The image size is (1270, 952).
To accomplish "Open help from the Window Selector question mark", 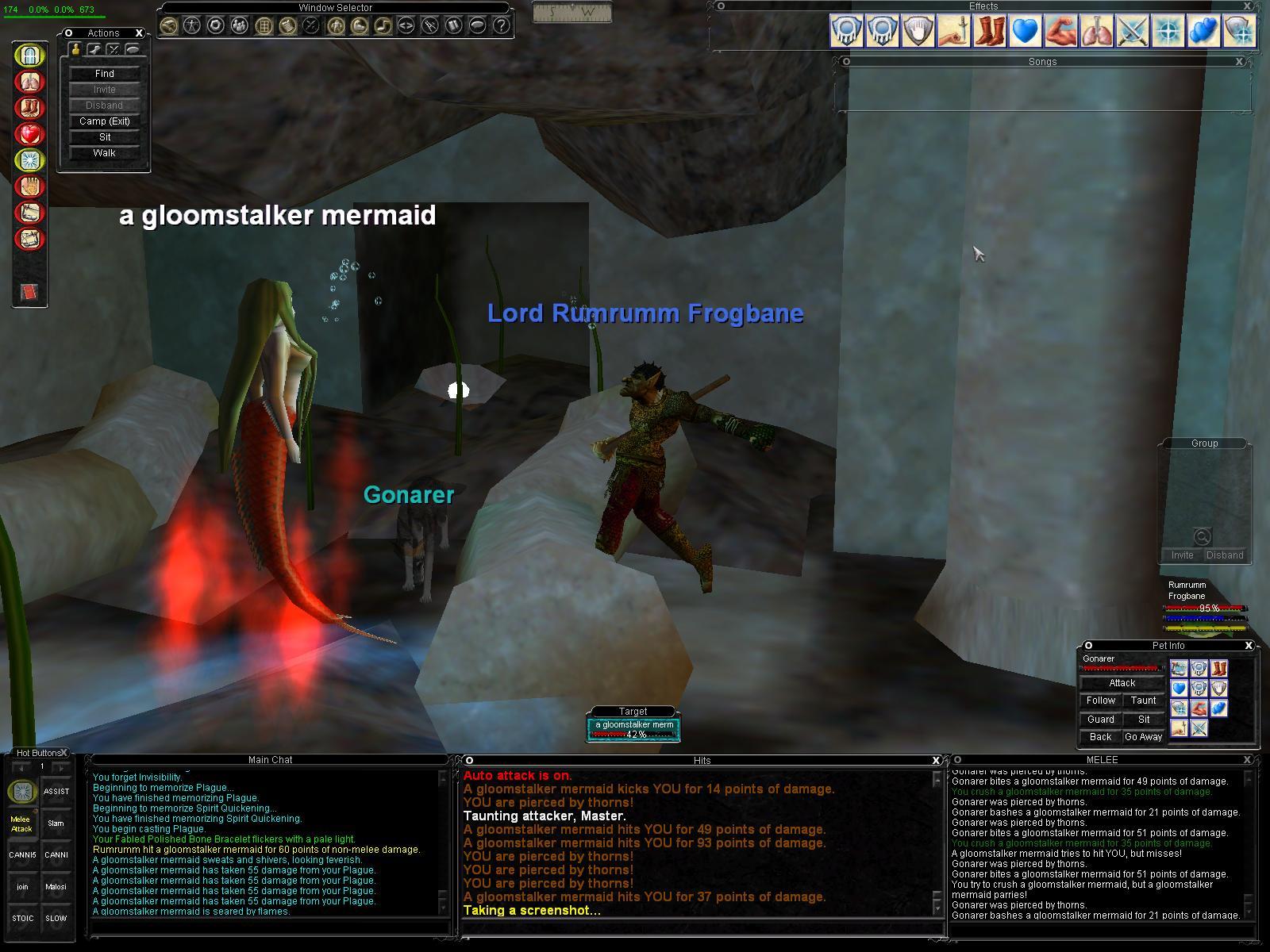I will click(501, 25).
